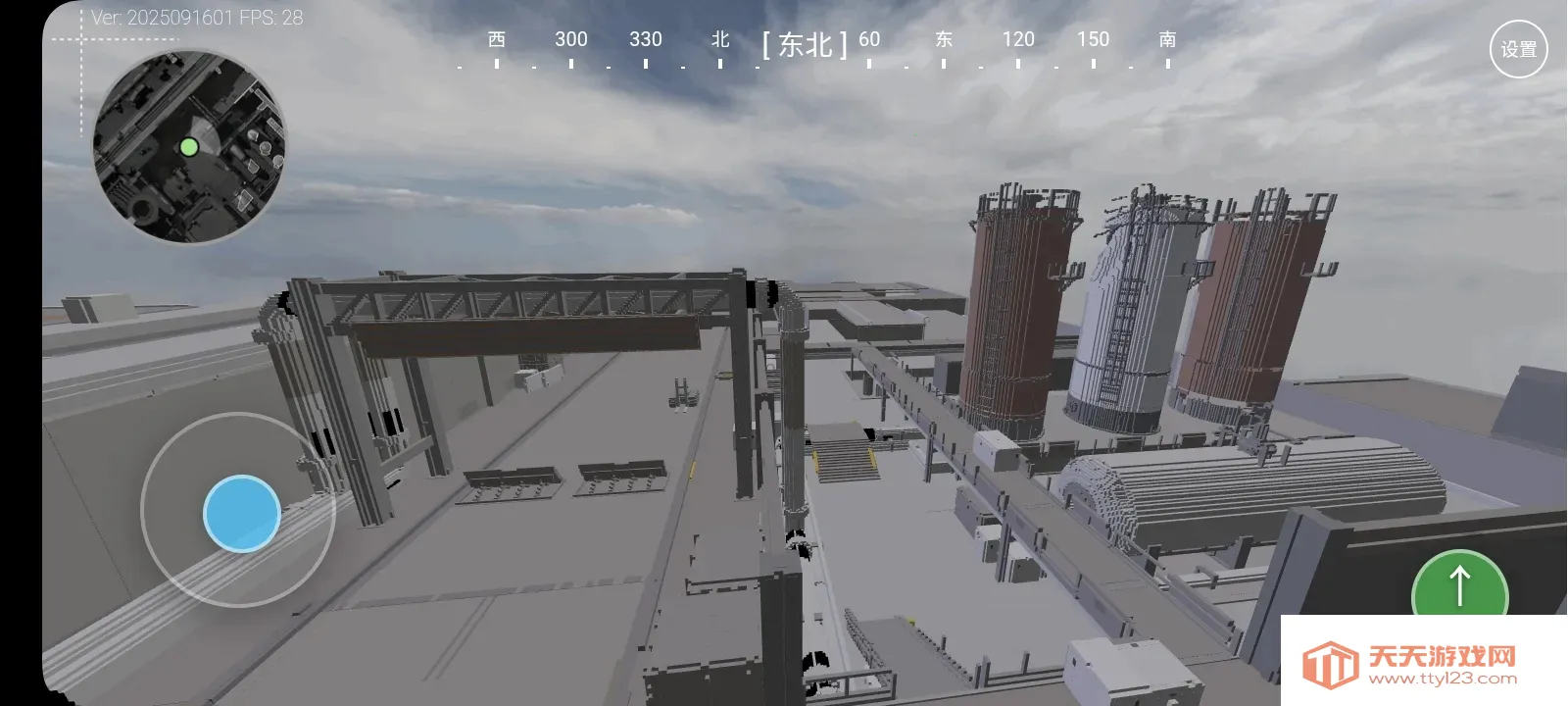The width and height of the screenshot is (1568, 706).
Task: Select the 南 direction label on the compass
Action: click(1165, 40)
